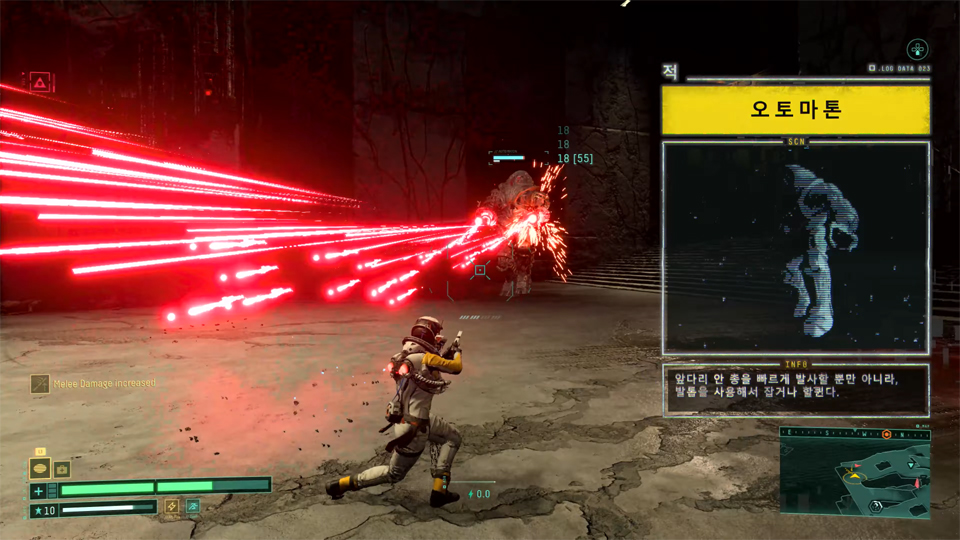Select the medkit item slot
This screenshot has height=540, width=960.
(x=62, y=468)
